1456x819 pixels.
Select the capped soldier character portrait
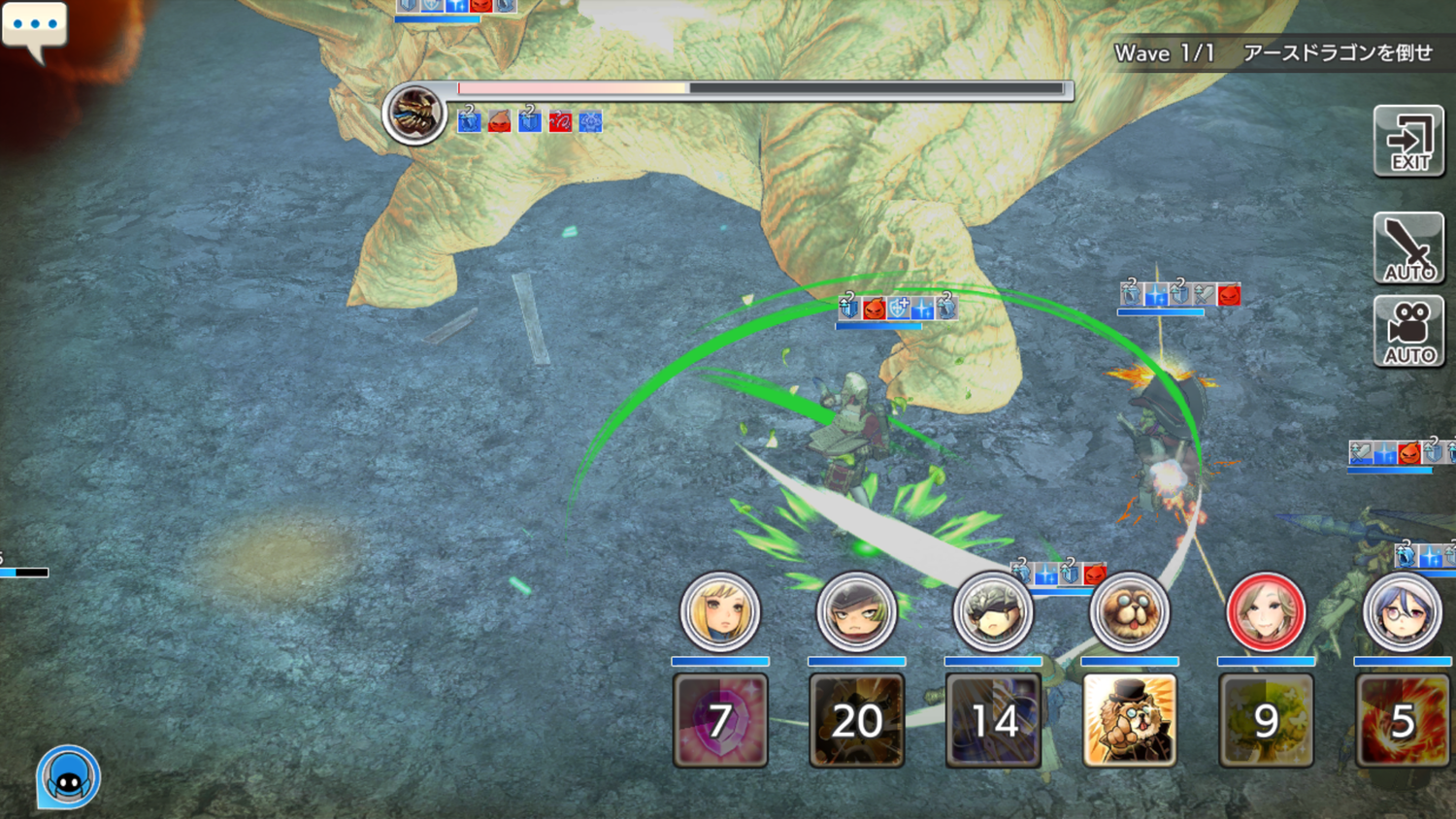[856, 612]
